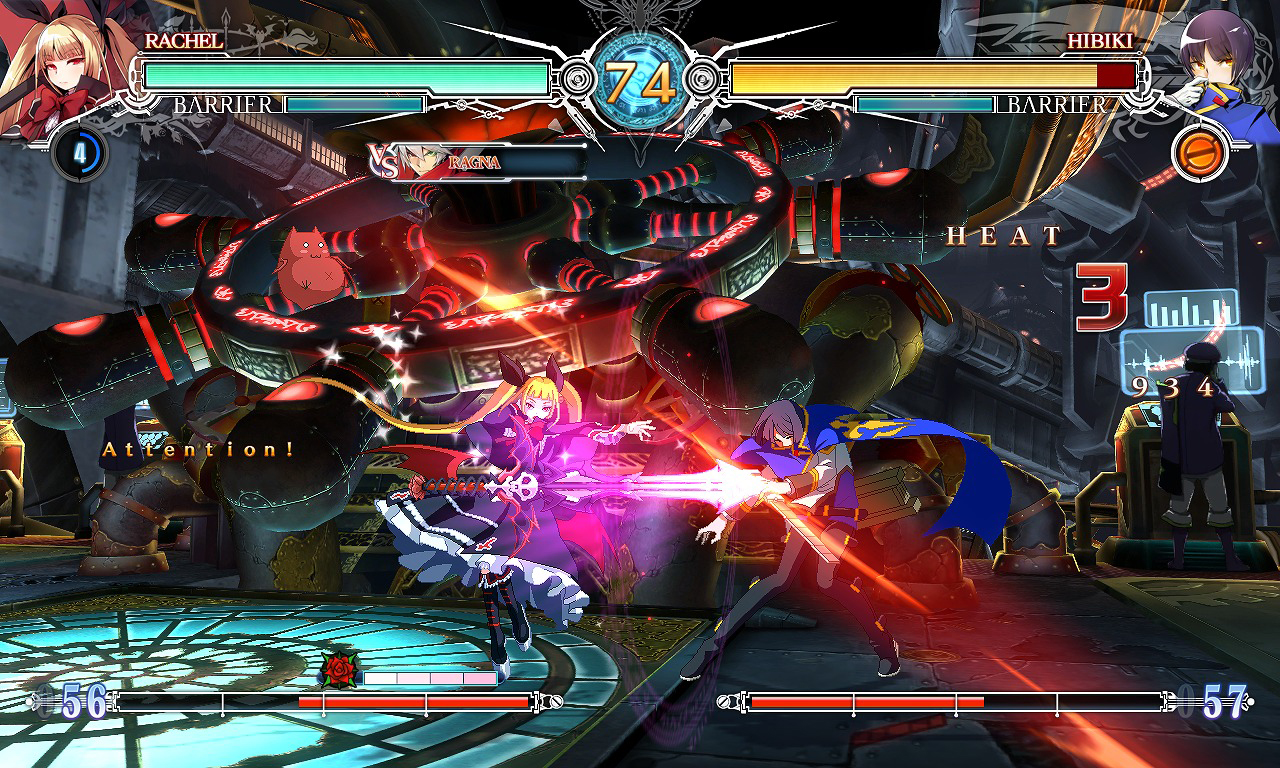This screenshot has height=768, width=1280.
Task: Click the VS Ragna banner
Action: (476, 161)
